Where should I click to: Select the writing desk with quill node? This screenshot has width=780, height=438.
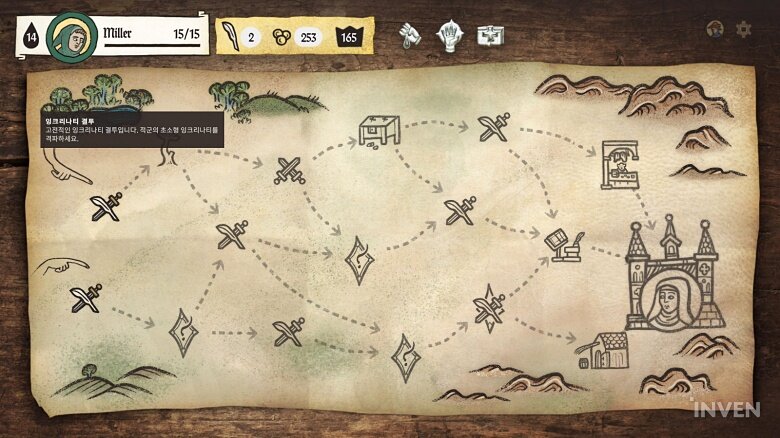[564, 245]
